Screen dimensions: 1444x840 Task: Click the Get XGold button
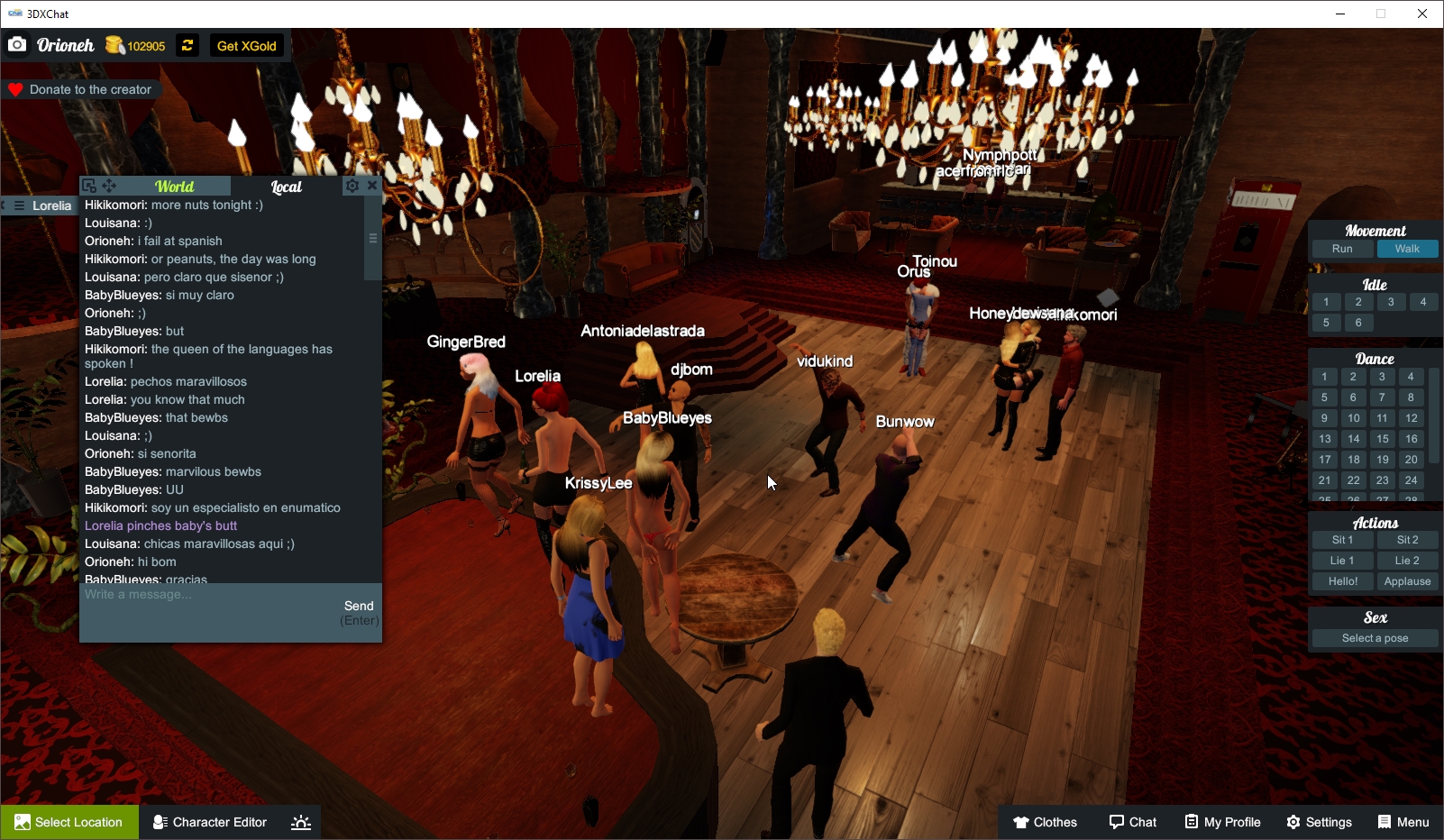[246, 45]
